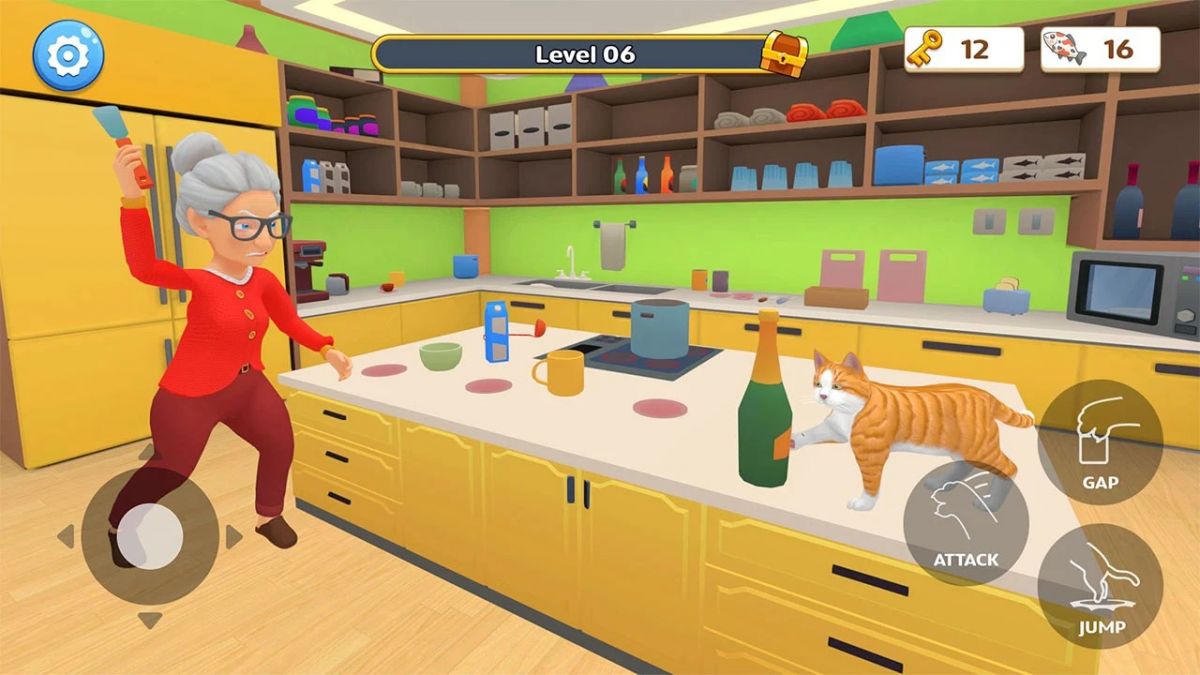Tap the joystick's right arrow

pos(234,537)
